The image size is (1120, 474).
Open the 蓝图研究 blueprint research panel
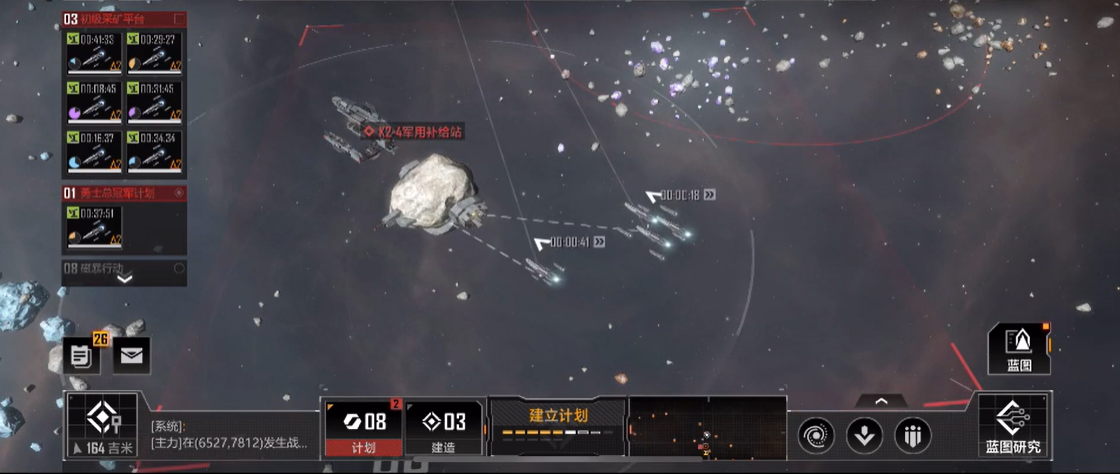tap(1013, 424)
